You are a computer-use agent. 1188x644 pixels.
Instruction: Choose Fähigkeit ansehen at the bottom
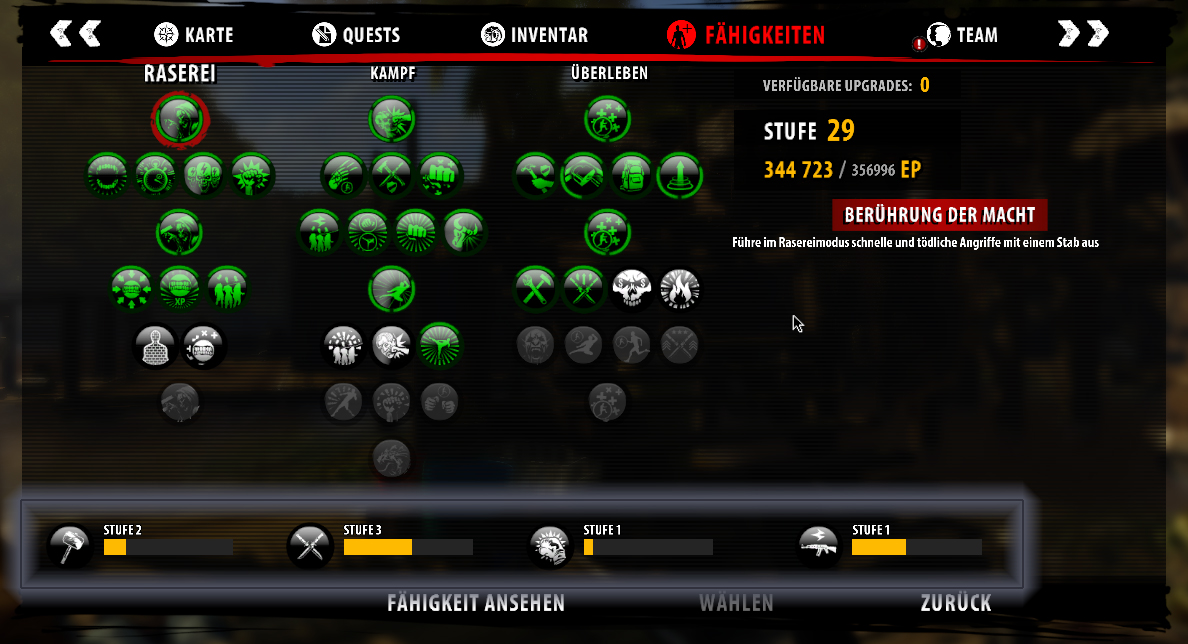pyautogui.click(x=476, y=603)
